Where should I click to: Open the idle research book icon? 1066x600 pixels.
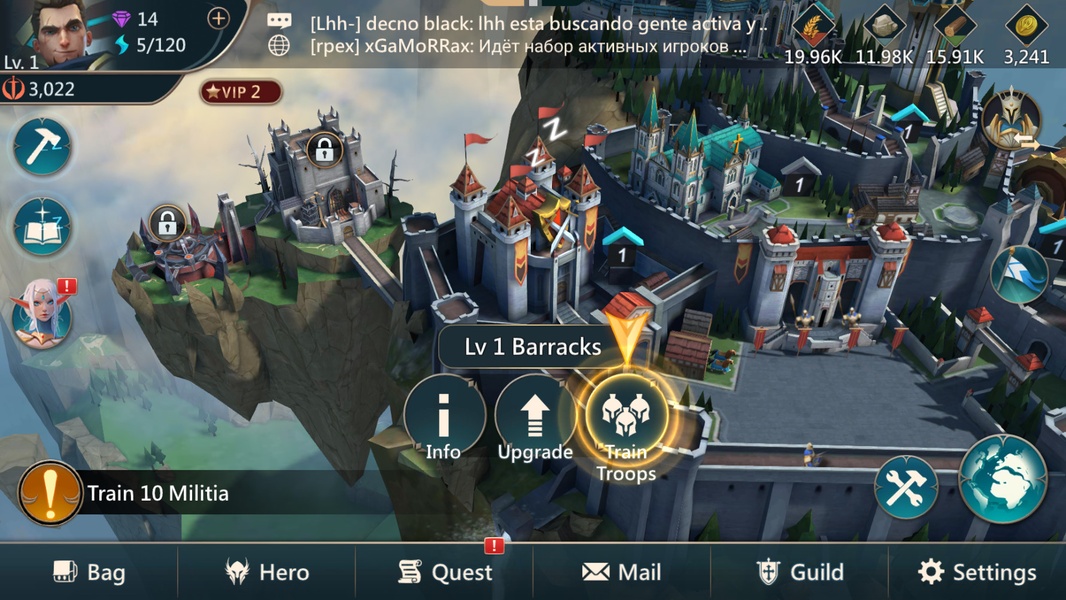point(43,227)
